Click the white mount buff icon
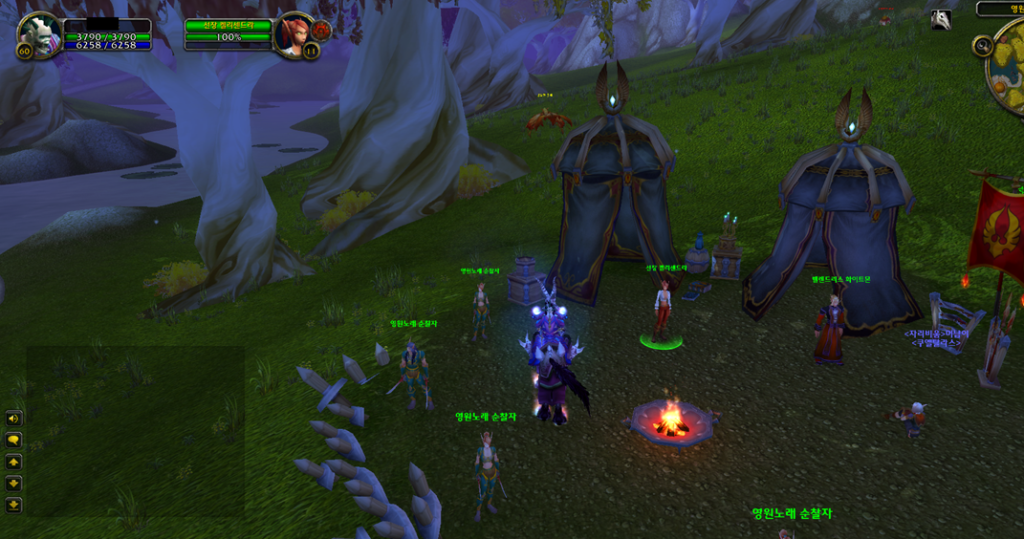Screen dimensions: 1024x539 pos(941,19)
